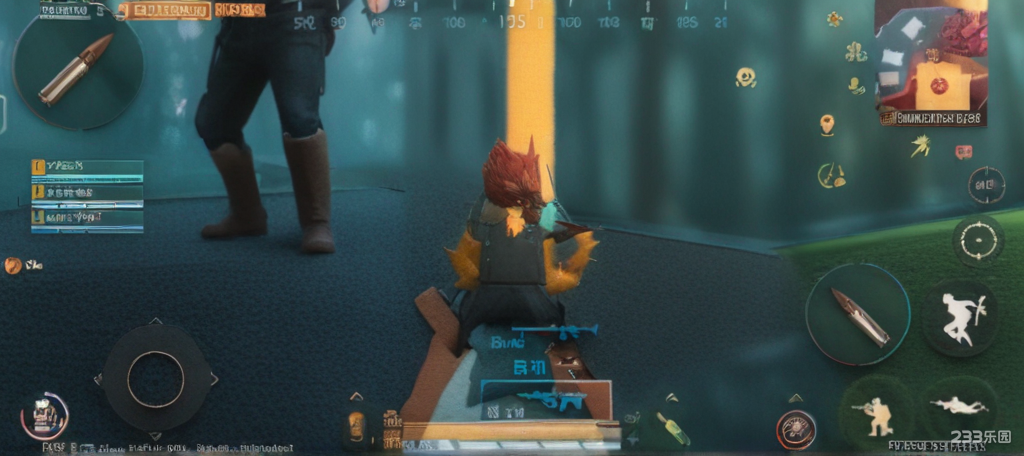Tap the yellow starburst icon below minimap
Viewport: 1024px width, 456px height.
coord(919,146)
